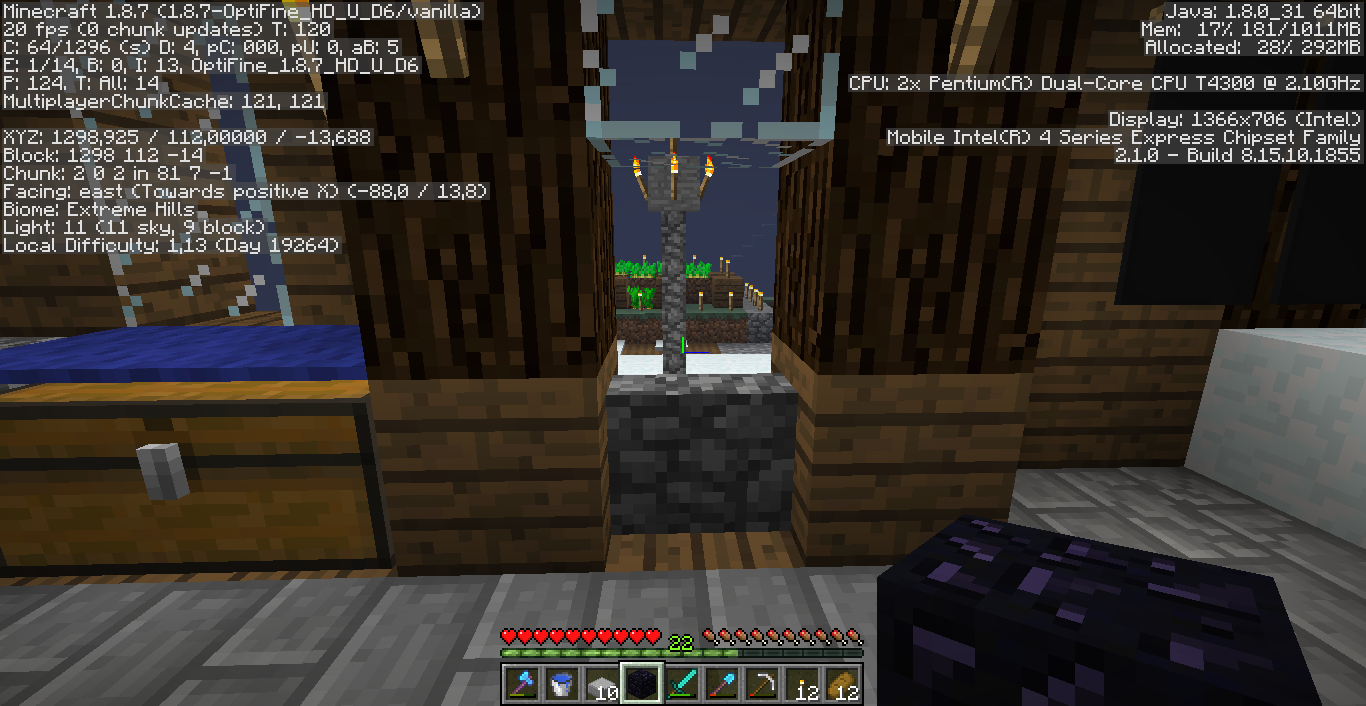
Task: Click the obsidian block slot
Action: (x=642, y=684)
